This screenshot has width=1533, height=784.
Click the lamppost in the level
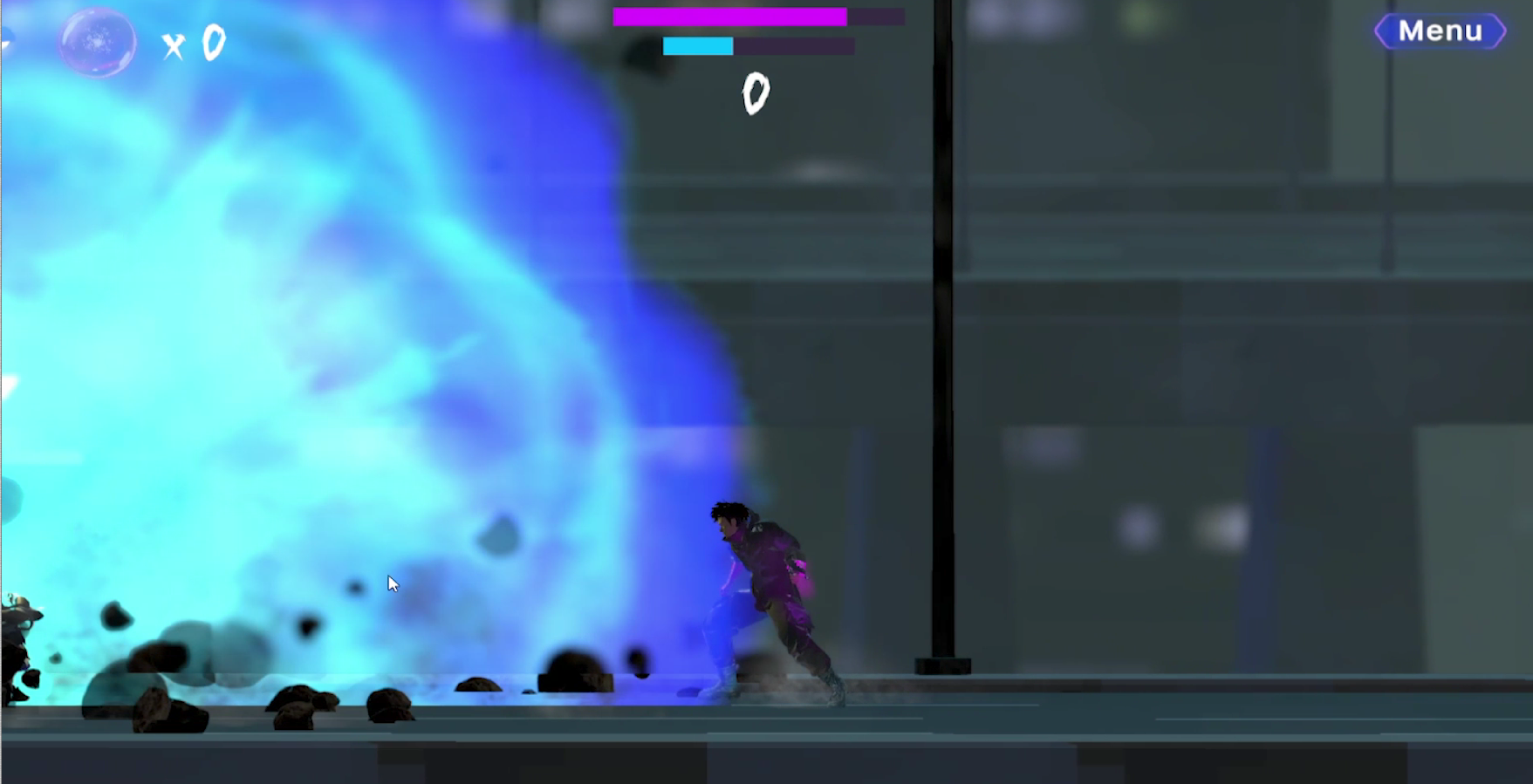[x=945, y=349]
